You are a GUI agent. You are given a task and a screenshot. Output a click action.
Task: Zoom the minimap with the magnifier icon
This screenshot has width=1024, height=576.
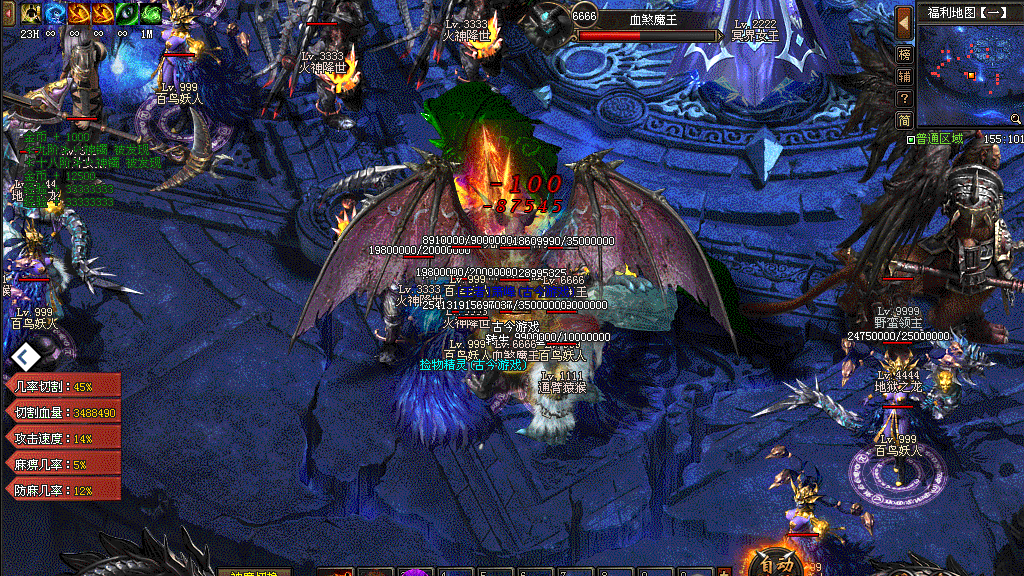(x=1016, y=119)
